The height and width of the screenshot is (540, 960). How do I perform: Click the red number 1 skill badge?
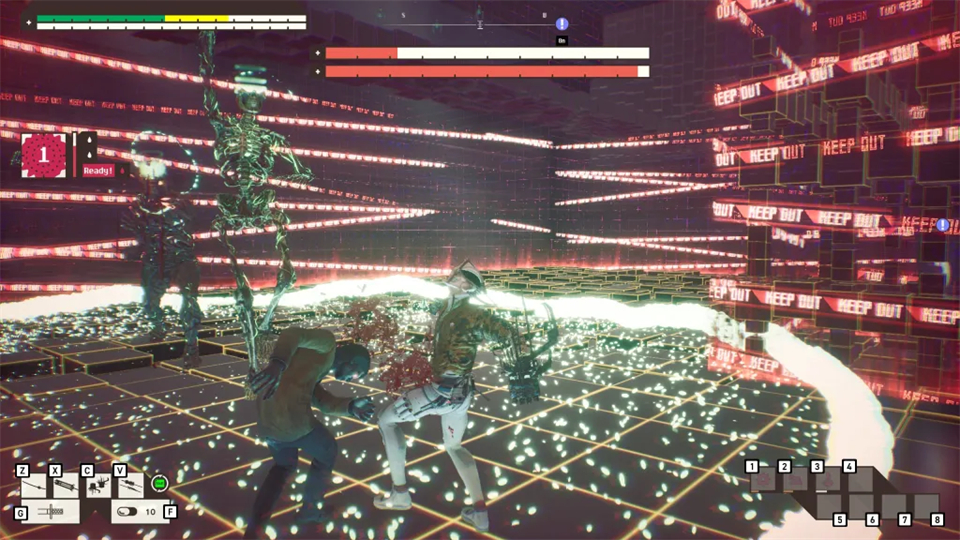pyautogui.click(x=43, y=156)
